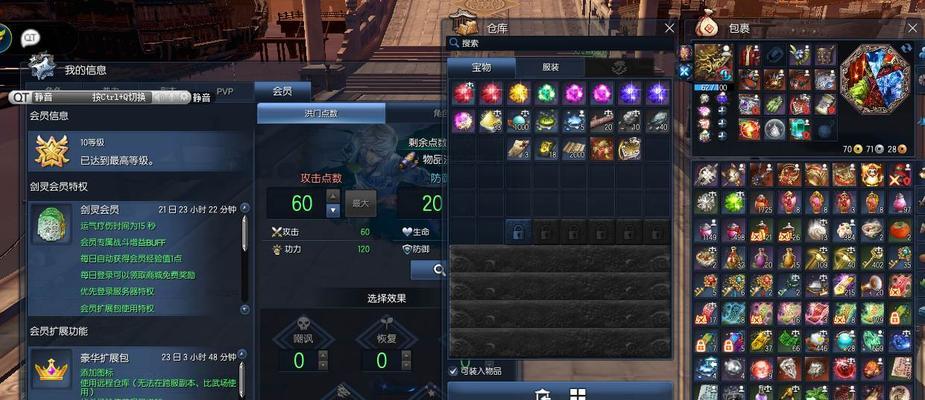Screen dimensions: 925x400
Task: Close the 仓库 warehouse window
Action: tap(669, 28)
